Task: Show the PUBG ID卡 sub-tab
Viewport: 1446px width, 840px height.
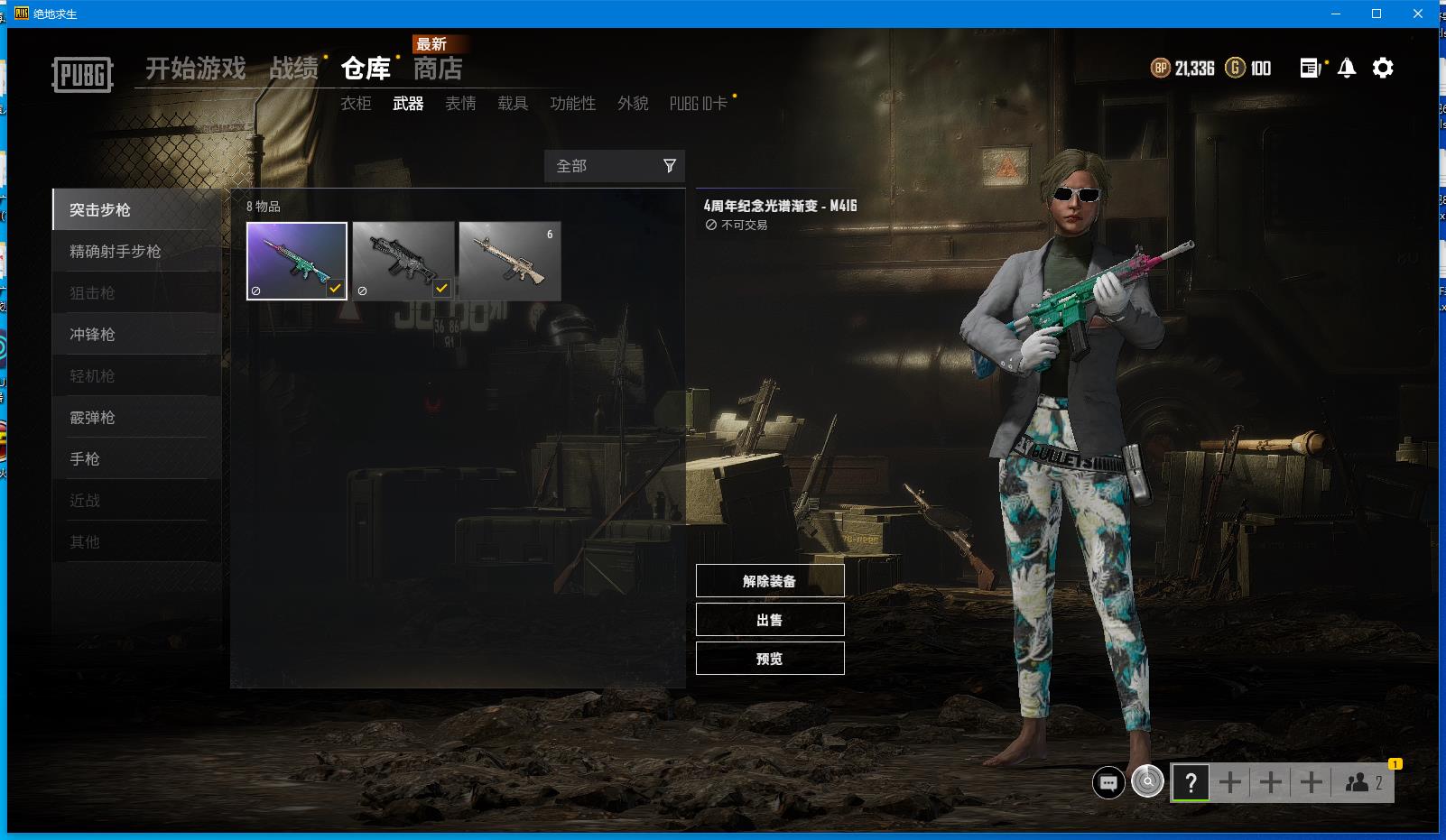Action: click(x=698, y=104)
